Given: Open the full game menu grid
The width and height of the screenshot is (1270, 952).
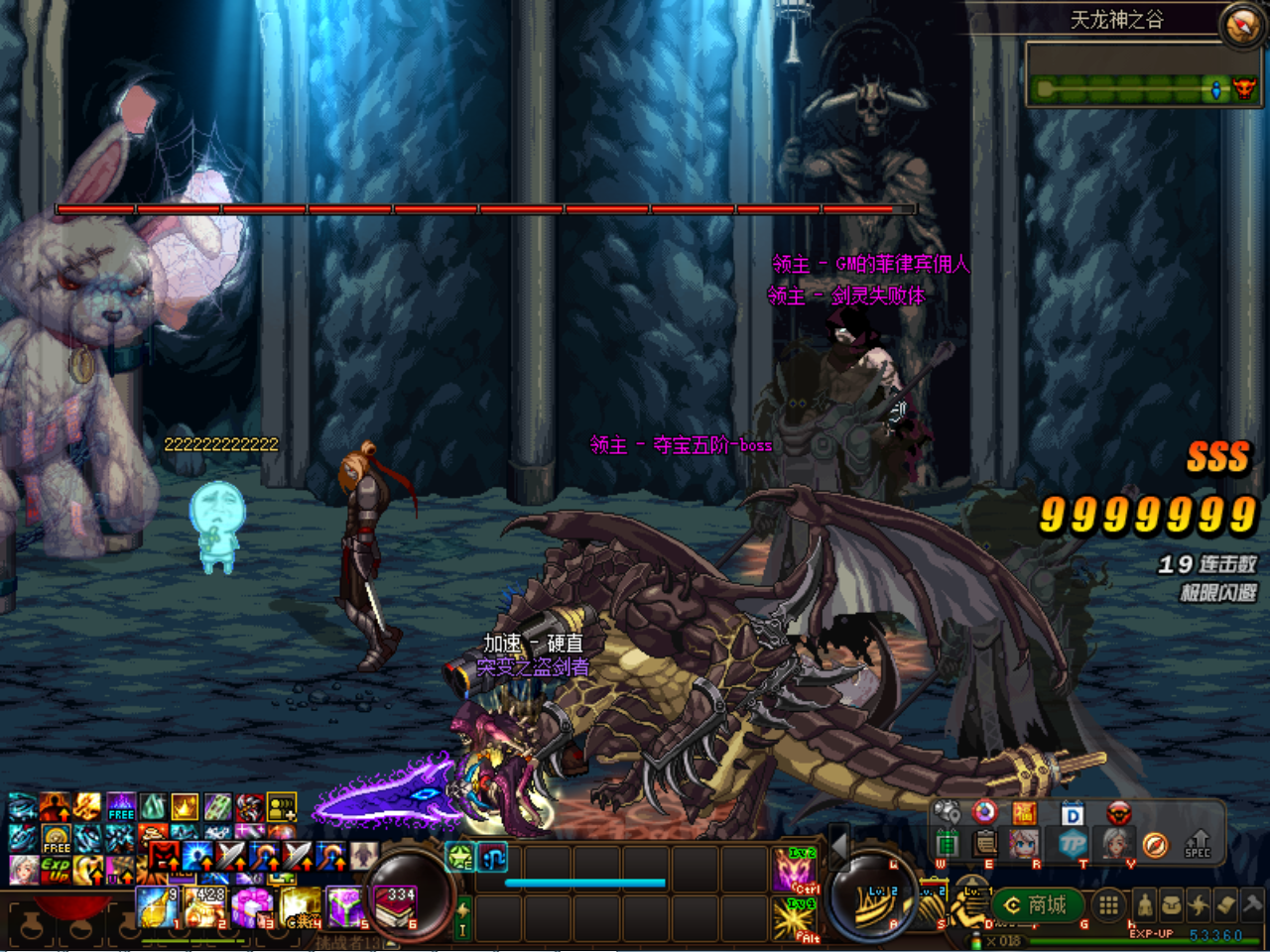Looking at the screenshot, I should [x=1107, y=906].
